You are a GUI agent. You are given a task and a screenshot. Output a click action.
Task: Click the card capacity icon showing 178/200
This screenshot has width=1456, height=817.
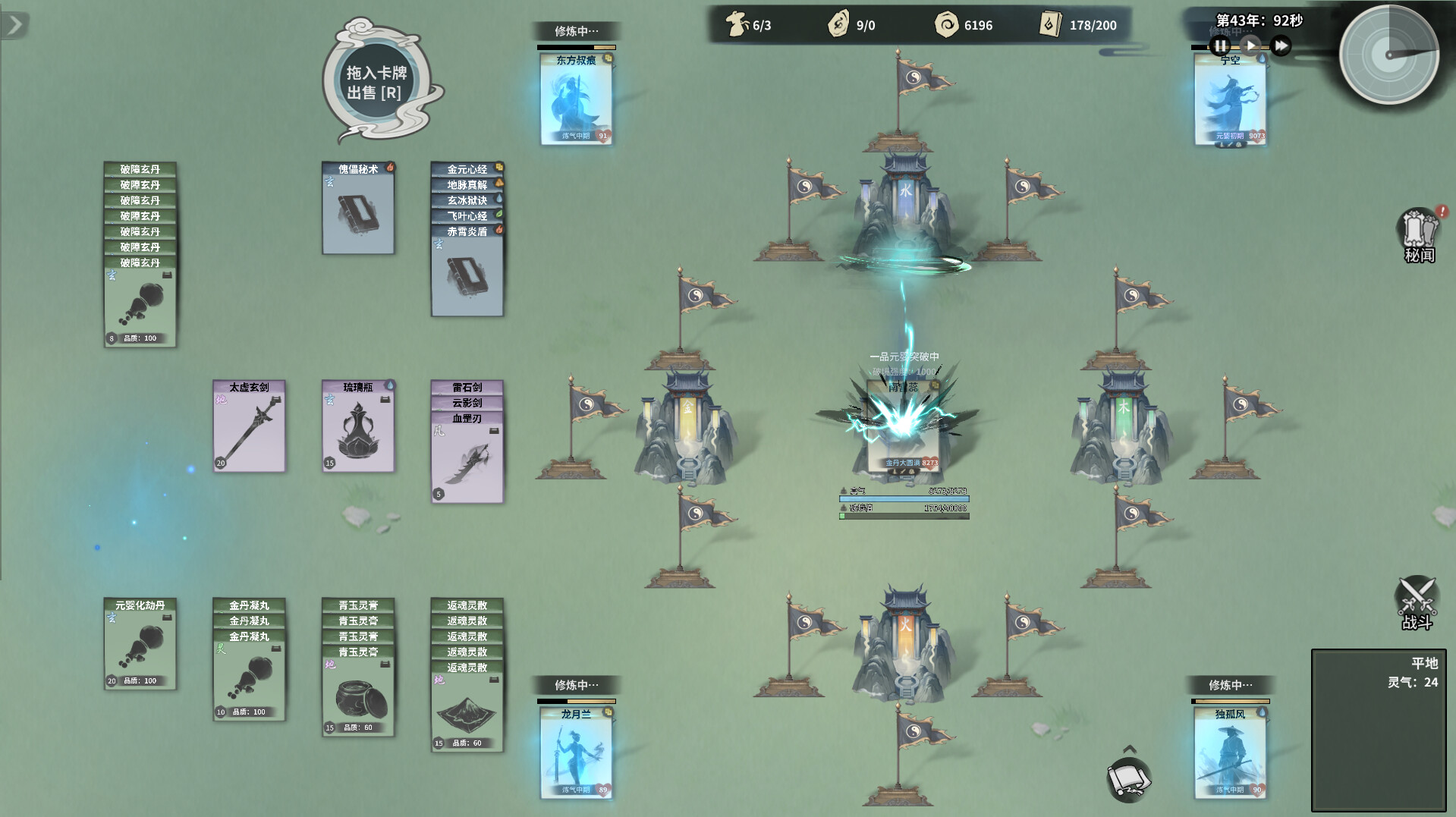pos(1049,24)
